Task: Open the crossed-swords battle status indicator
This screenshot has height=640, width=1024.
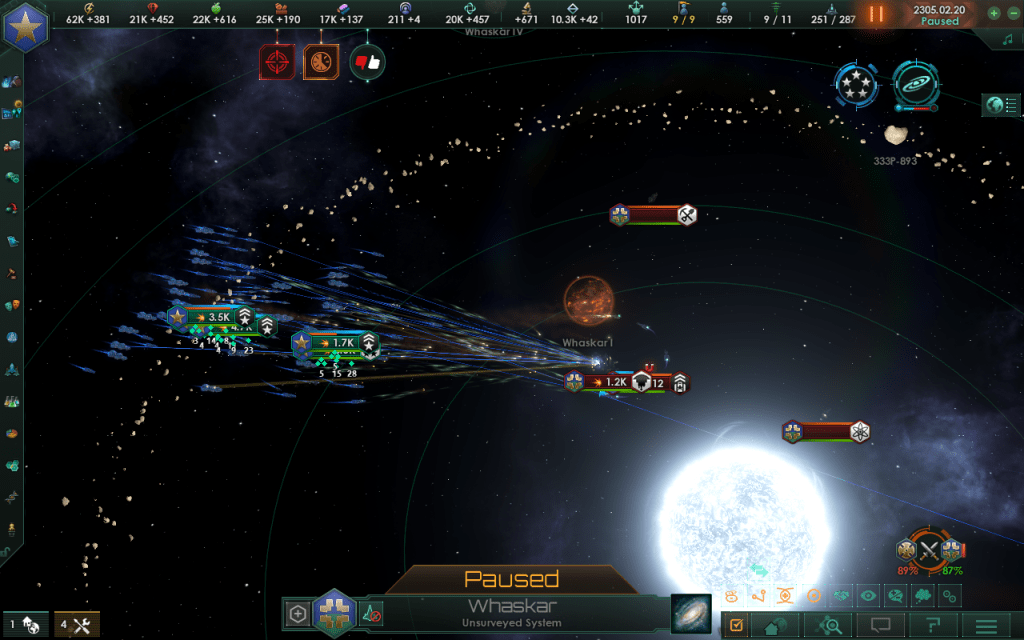Action: click(x=930, y=550)
